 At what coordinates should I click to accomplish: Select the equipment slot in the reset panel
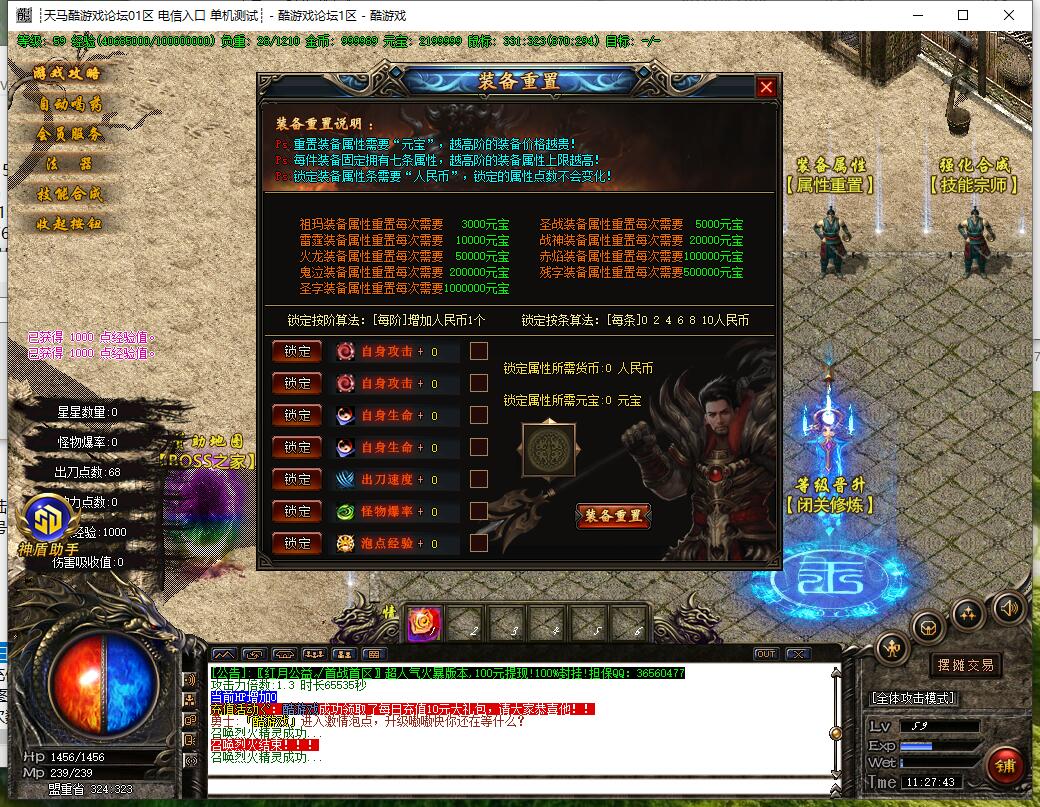tap(550, 449)
